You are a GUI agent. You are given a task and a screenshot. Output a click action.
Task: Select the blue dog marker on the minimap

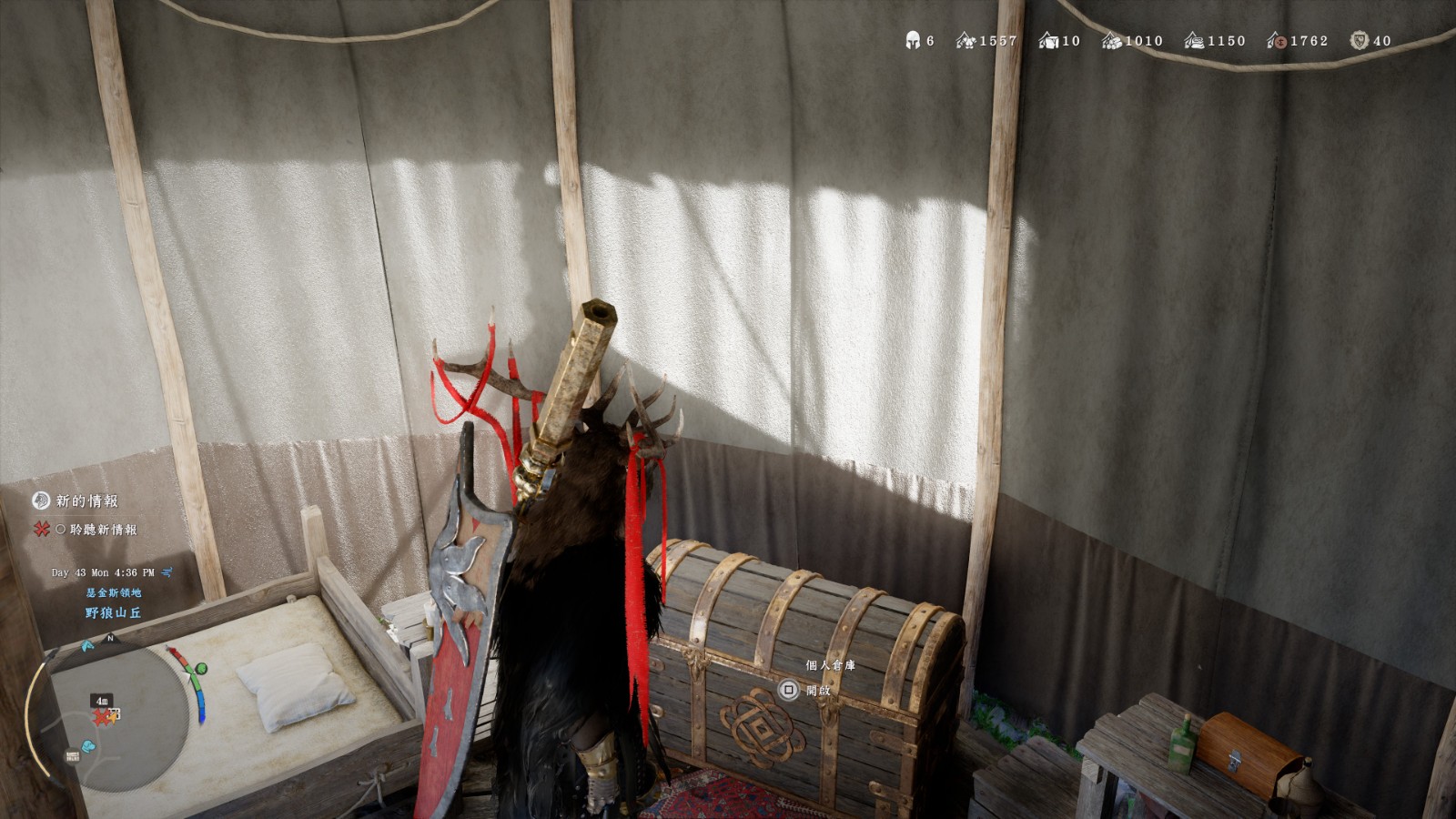(87, 747)
